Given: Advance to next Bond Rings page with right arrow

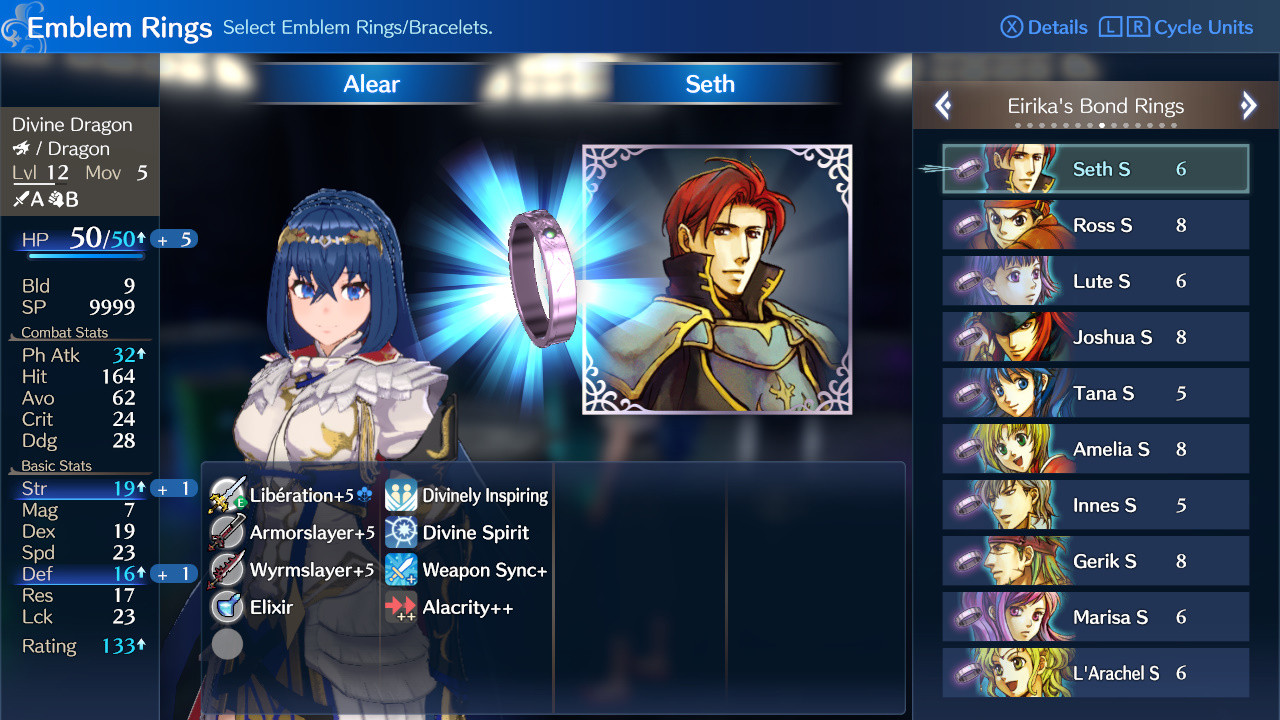Looking at the screenshot, I should tap(1248, 105).
